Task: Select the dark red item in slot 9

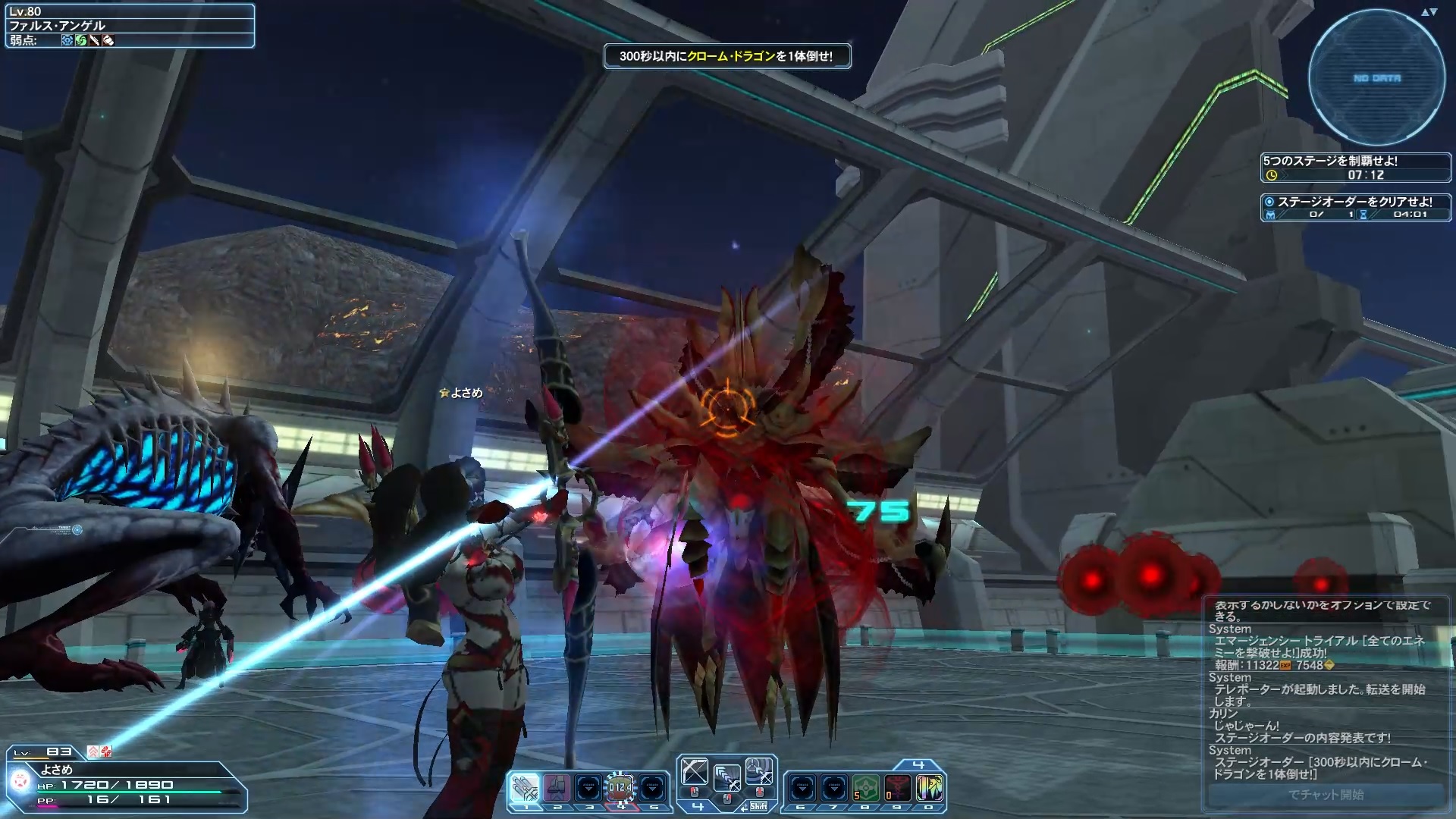Action: 898,789
